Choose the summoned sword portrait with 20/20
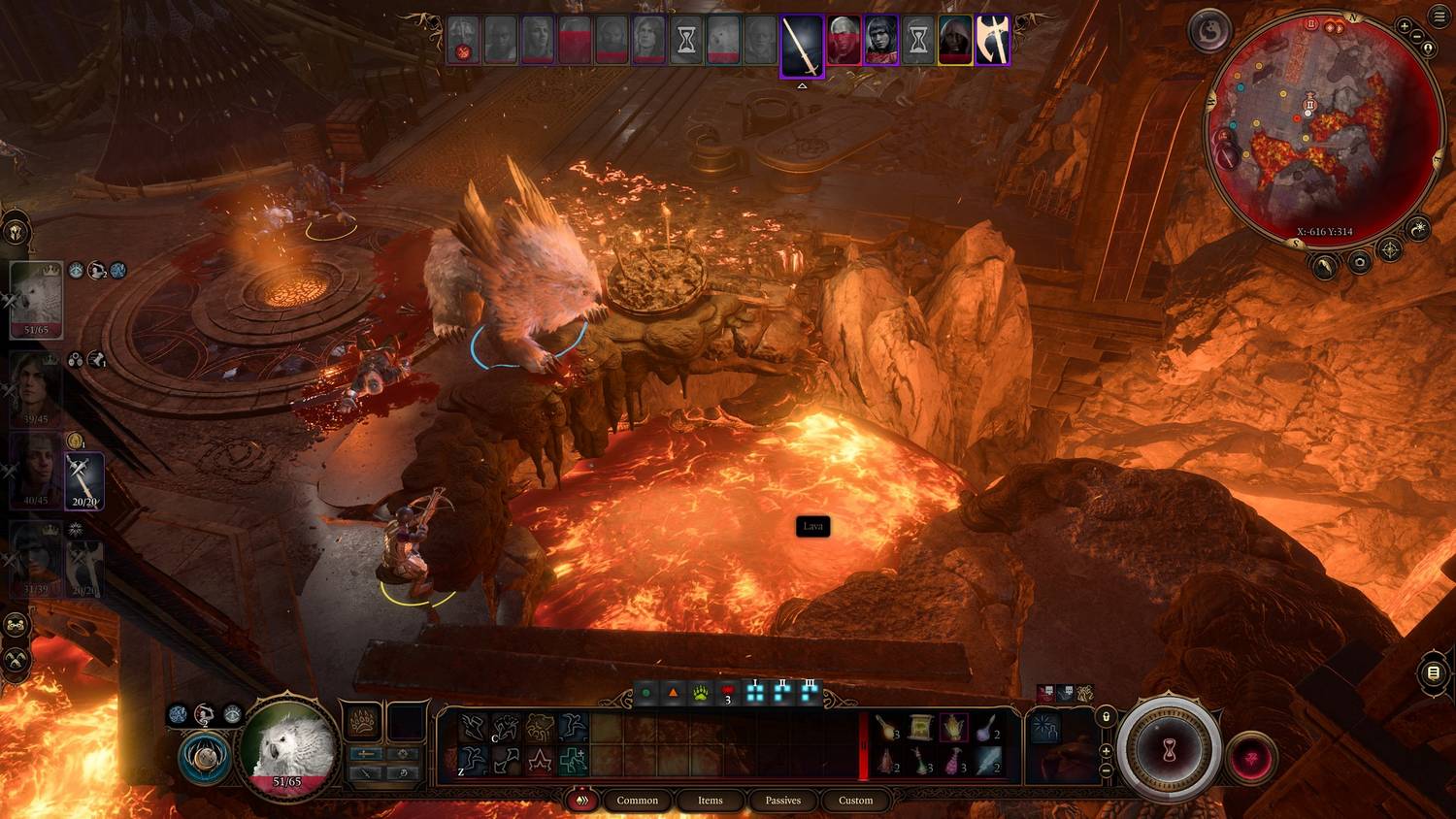 coord(84,480)
